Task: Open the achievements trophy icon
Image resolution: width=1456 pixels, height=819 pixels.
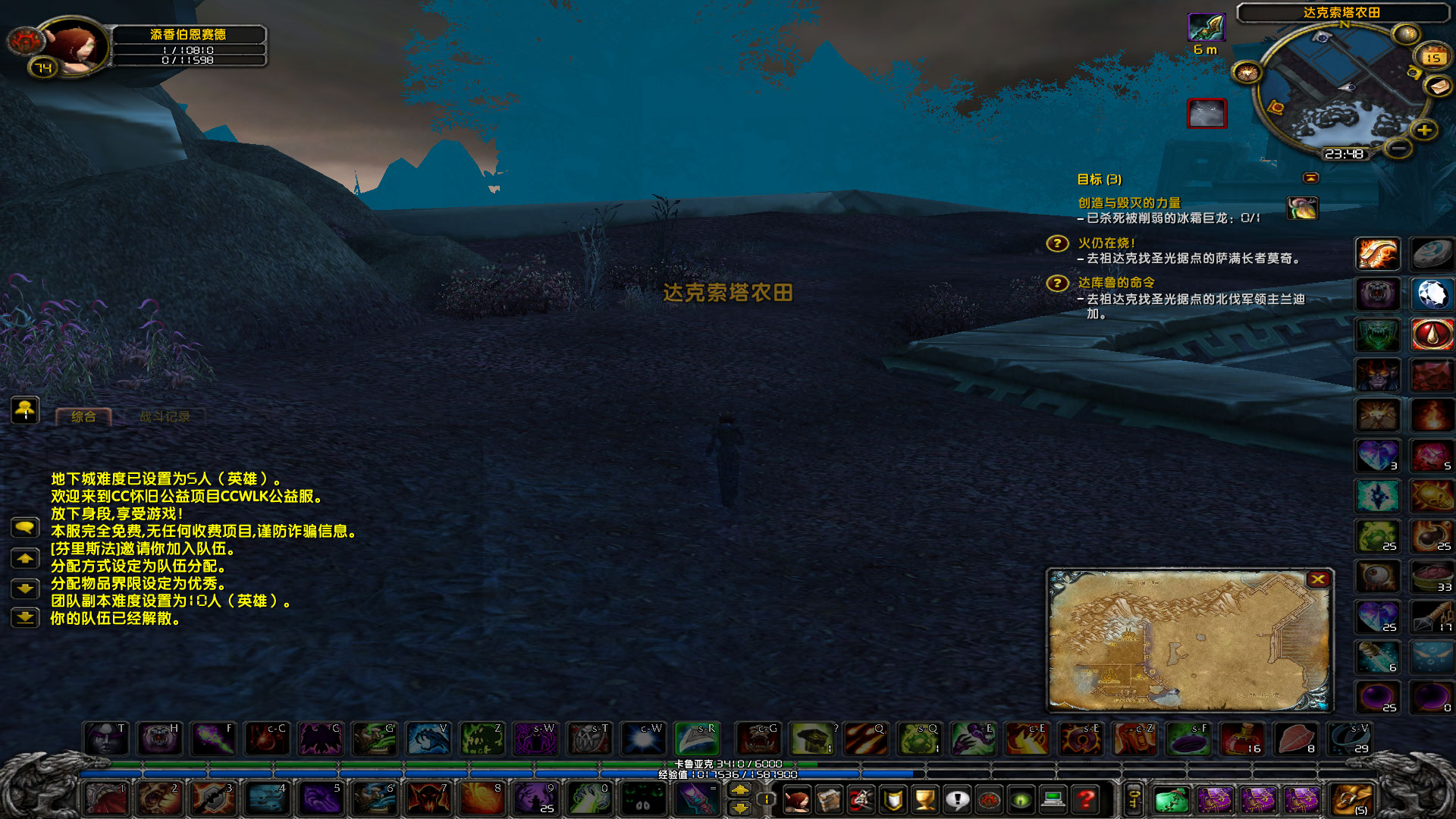Action: [x=924, y=800]
